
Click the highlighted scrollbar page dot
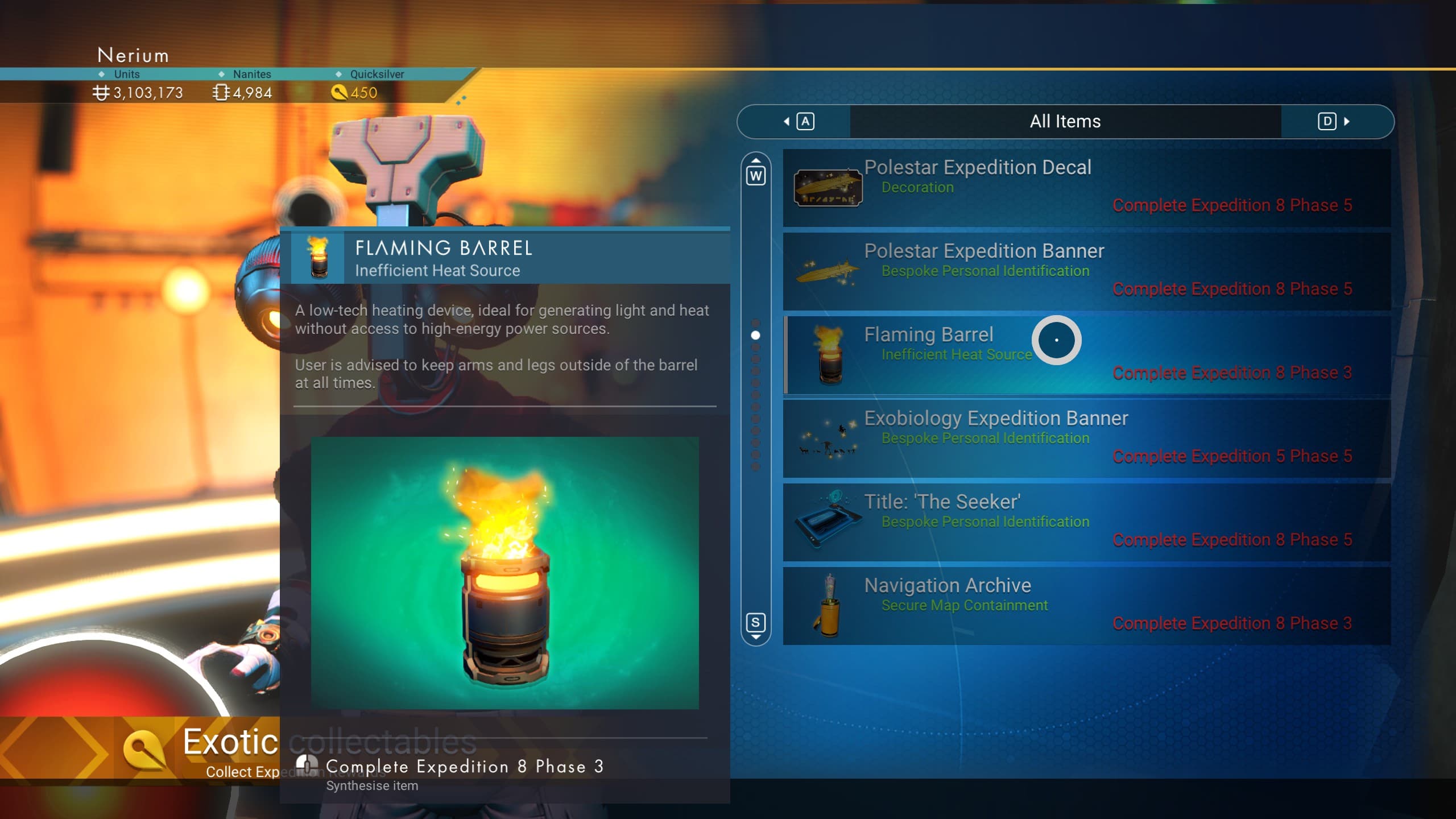point(755,335)
